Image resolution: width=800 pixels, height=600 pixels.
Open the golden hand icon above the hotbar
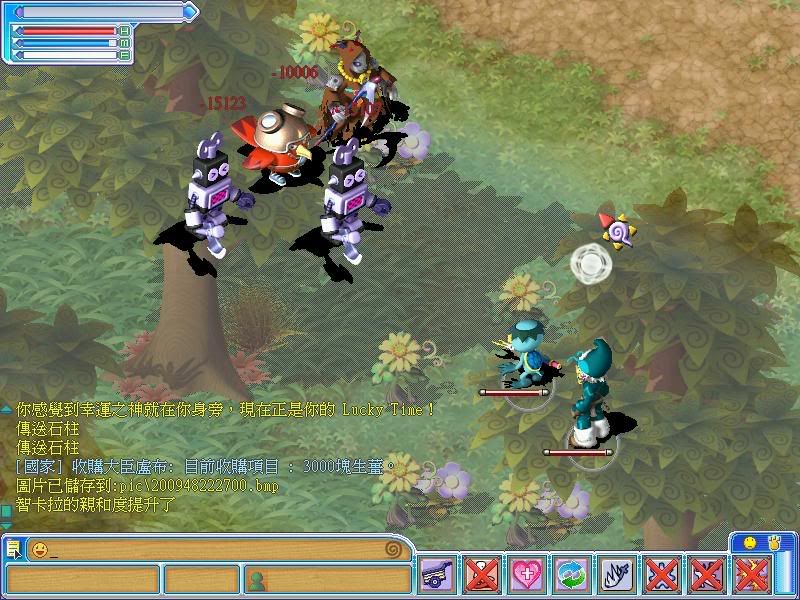[772, 541]
